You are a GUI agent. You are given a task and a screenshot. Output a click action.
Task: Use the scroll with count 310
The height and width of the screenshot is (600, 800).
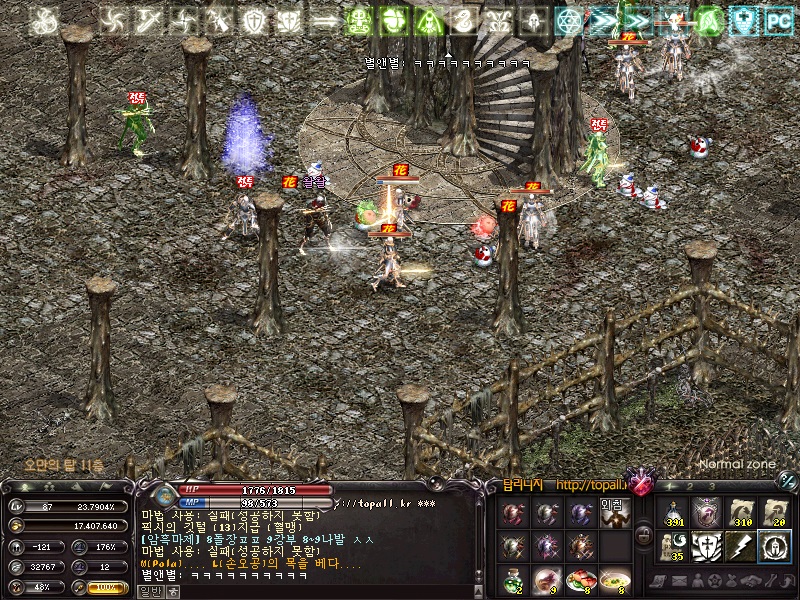point(740,513)
